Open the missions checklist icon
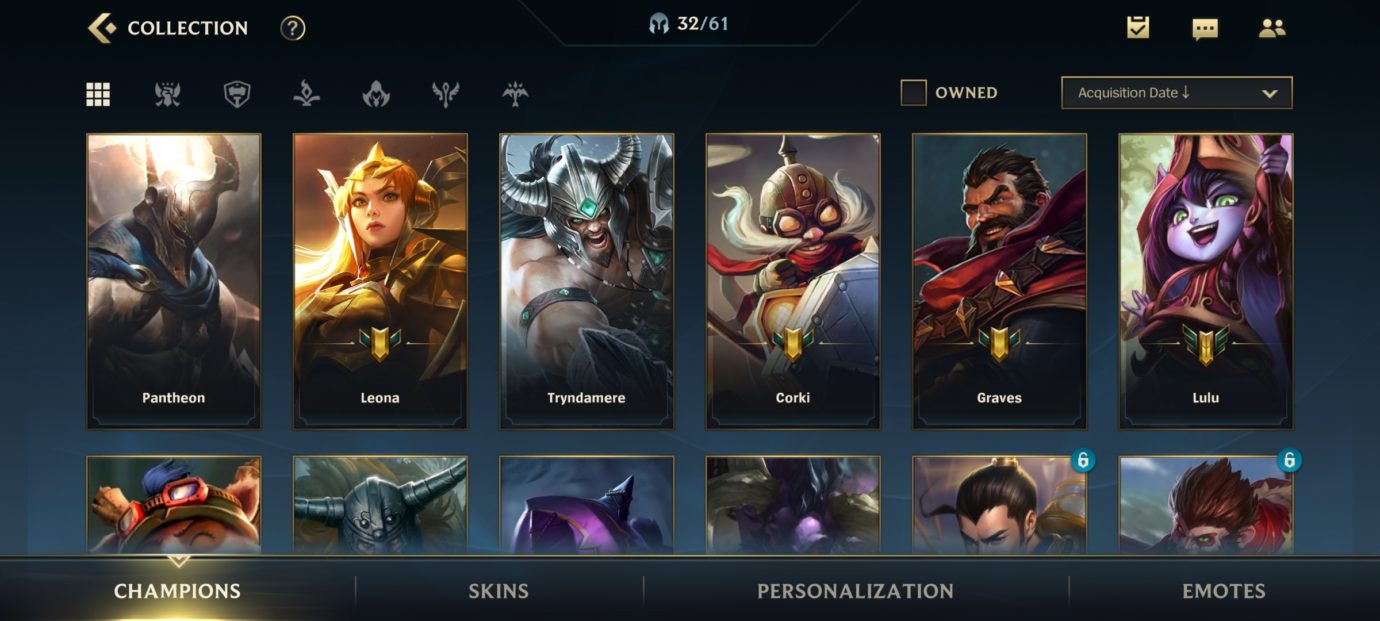Viewport: 1380px width, 621px height. 1138,28
